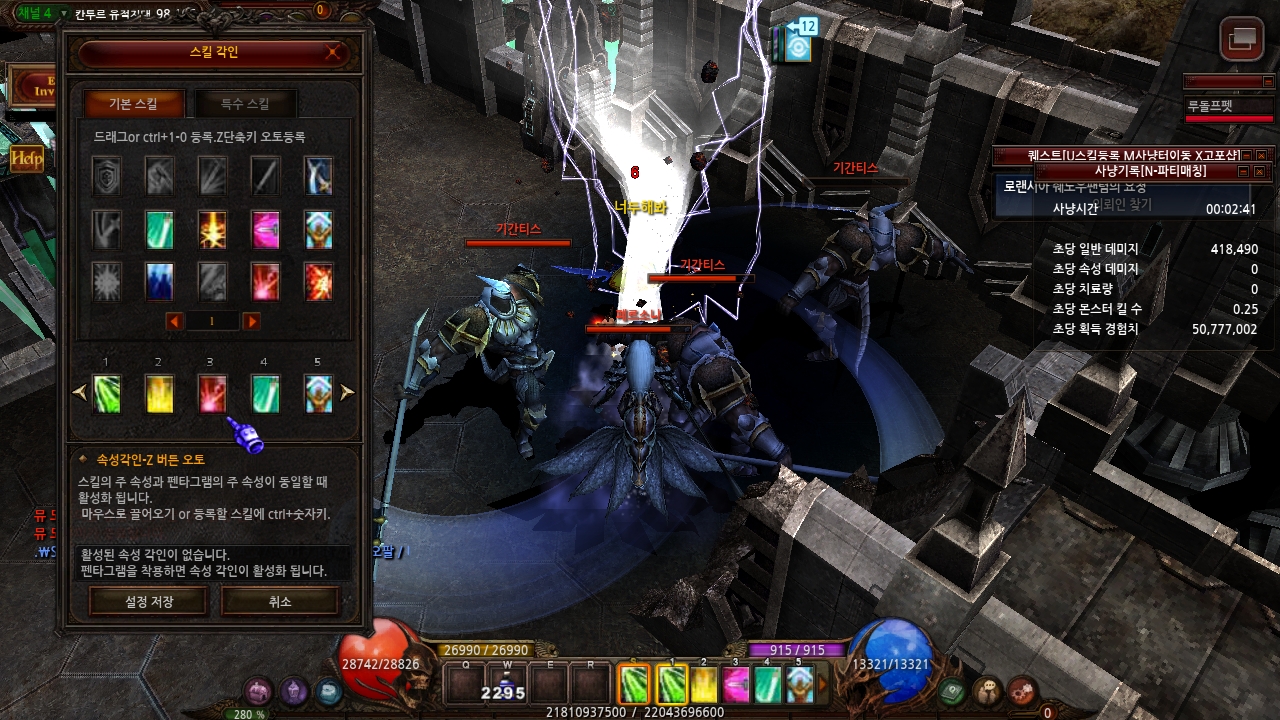This screenshot has height=720, width=1280.
Task: Go to previous skill page arrow
Action: (x=174, y=321)
